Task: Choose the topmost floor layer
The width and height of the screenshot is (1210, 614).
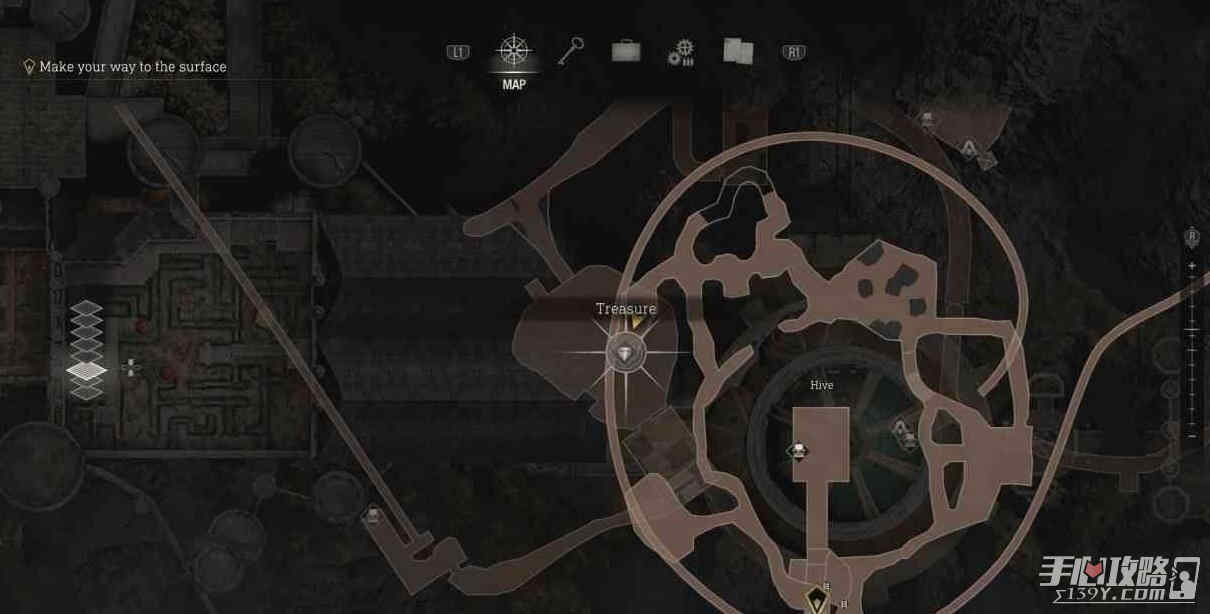Action: pyautogui.click(x=87, y=308)
